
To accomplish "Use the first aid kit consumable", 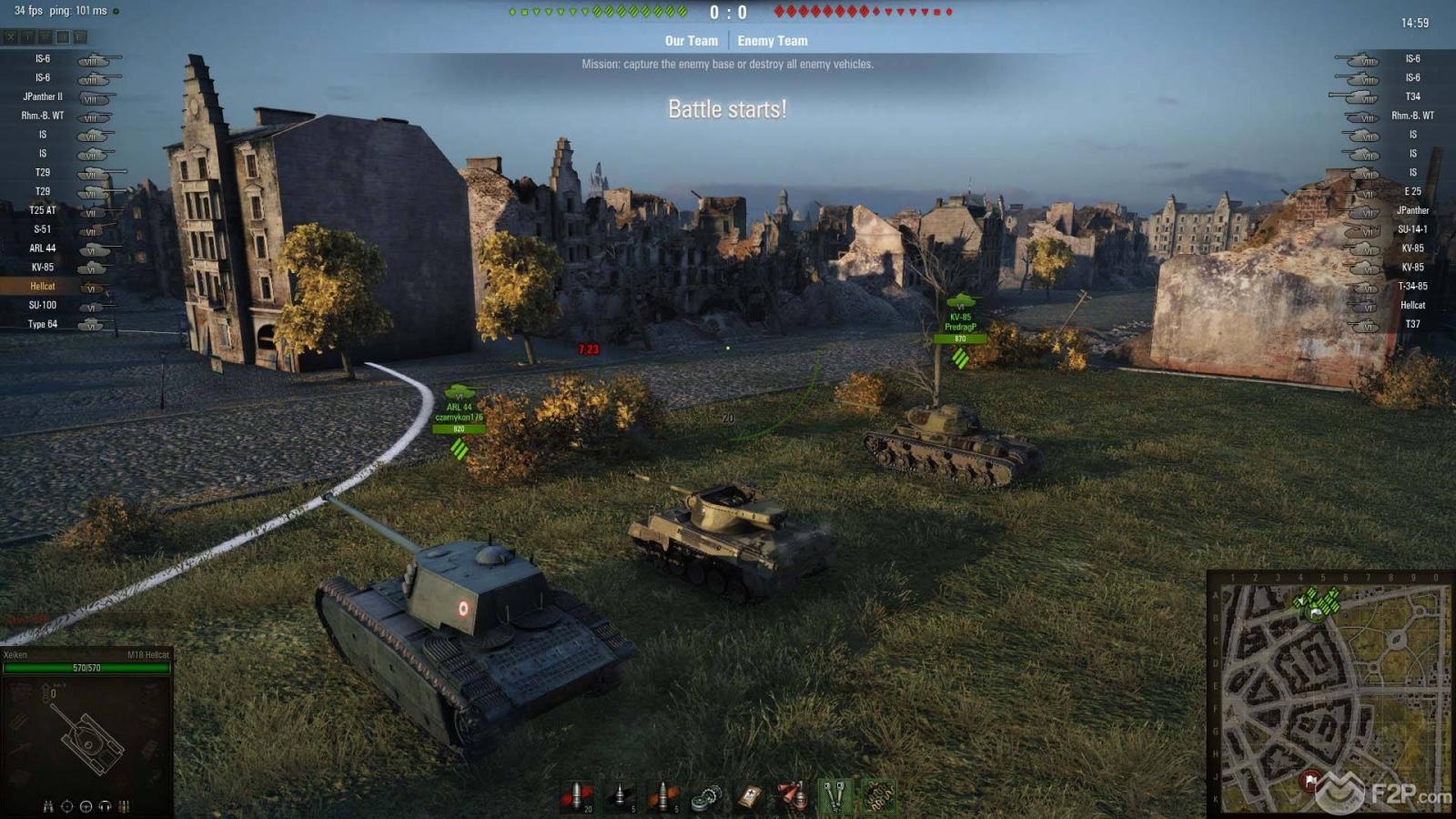I will pyautogui.click(x=750, y=797).
